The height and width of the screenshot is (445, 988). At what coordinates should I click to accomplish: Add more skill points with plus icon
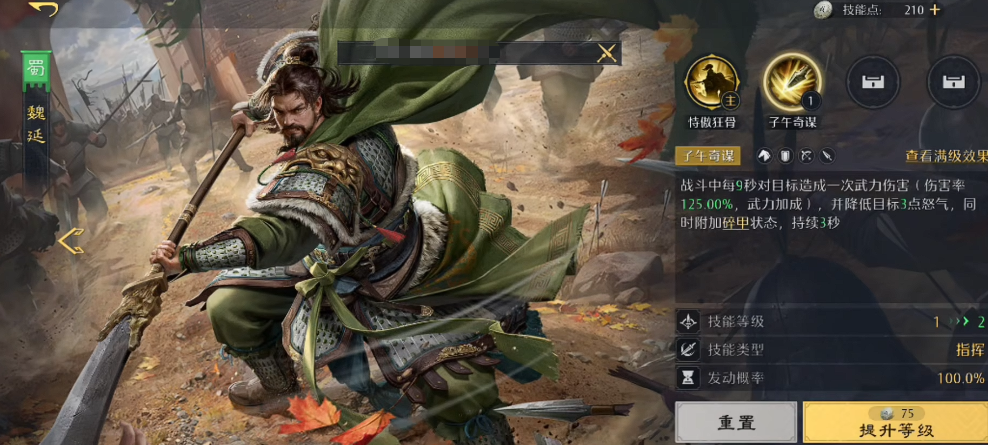click(x=935, y=10)
